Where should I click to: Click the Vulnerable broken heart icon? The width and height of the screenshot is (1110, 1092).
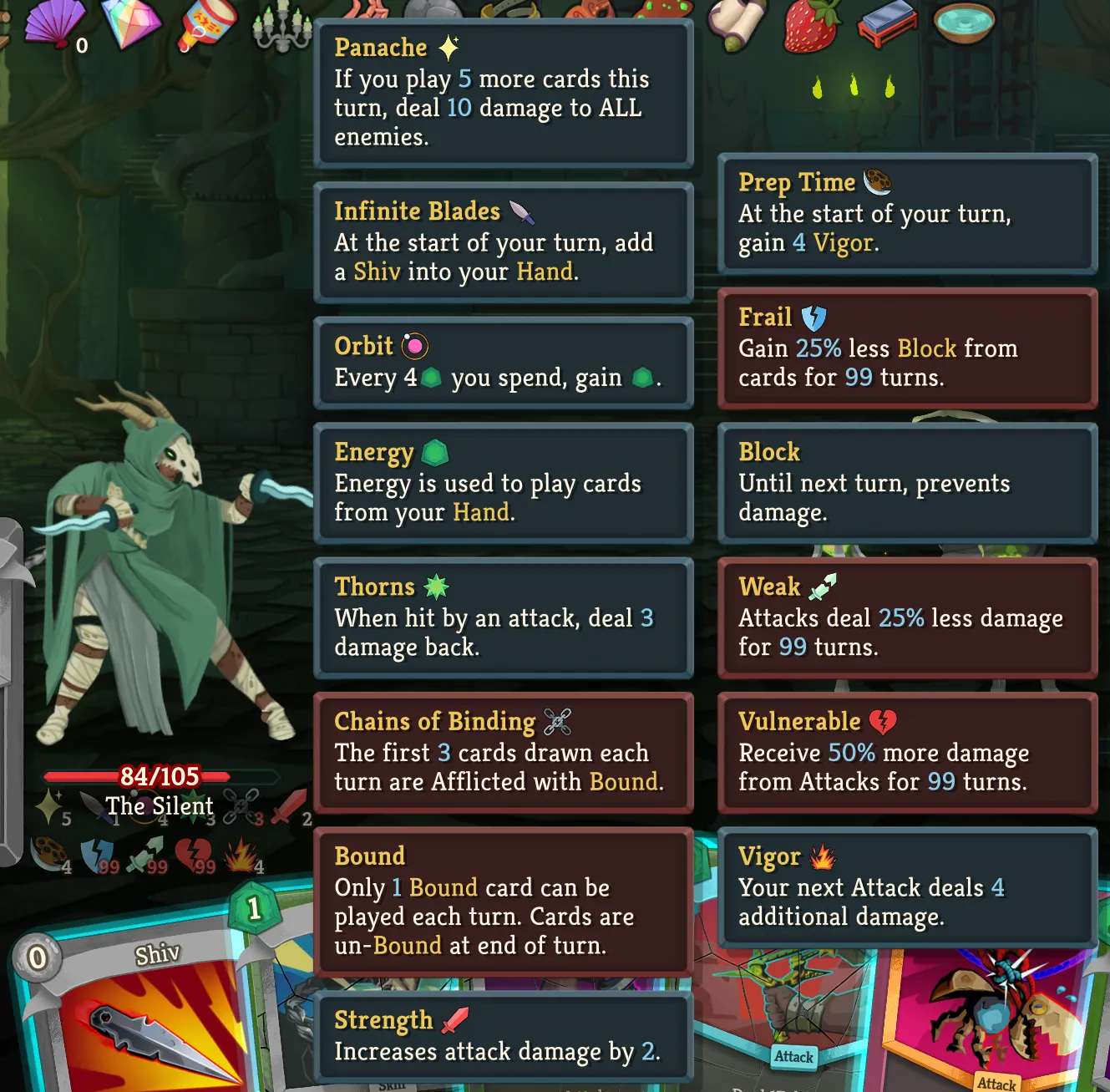[x=191, y=853]
